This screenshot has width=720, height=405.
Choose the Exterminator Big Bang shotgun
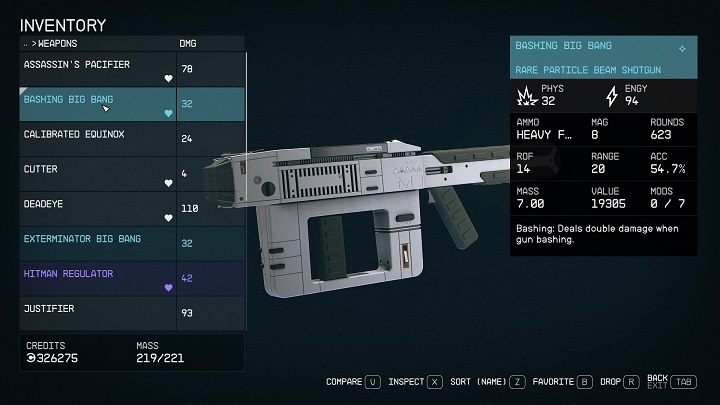98,241
